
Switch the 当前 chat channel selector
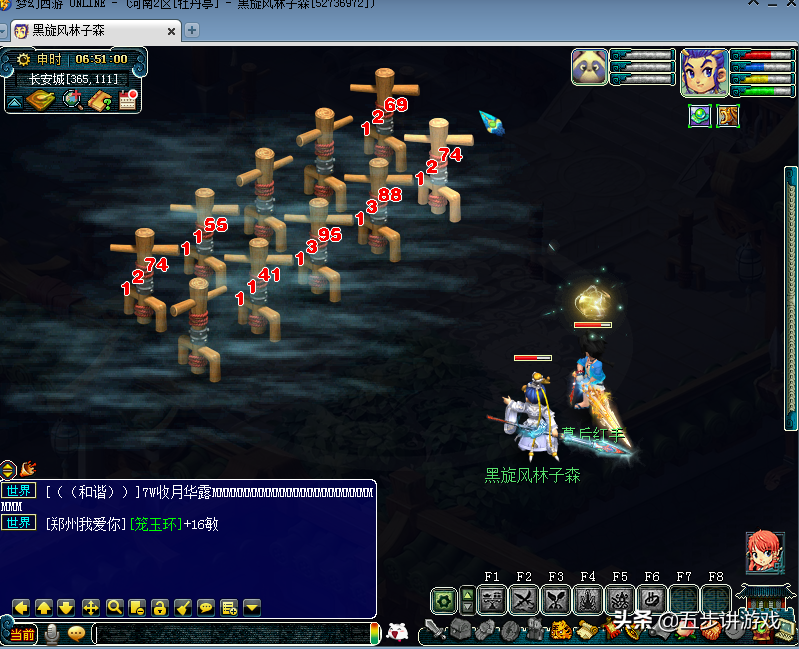[x=21, y=634]
